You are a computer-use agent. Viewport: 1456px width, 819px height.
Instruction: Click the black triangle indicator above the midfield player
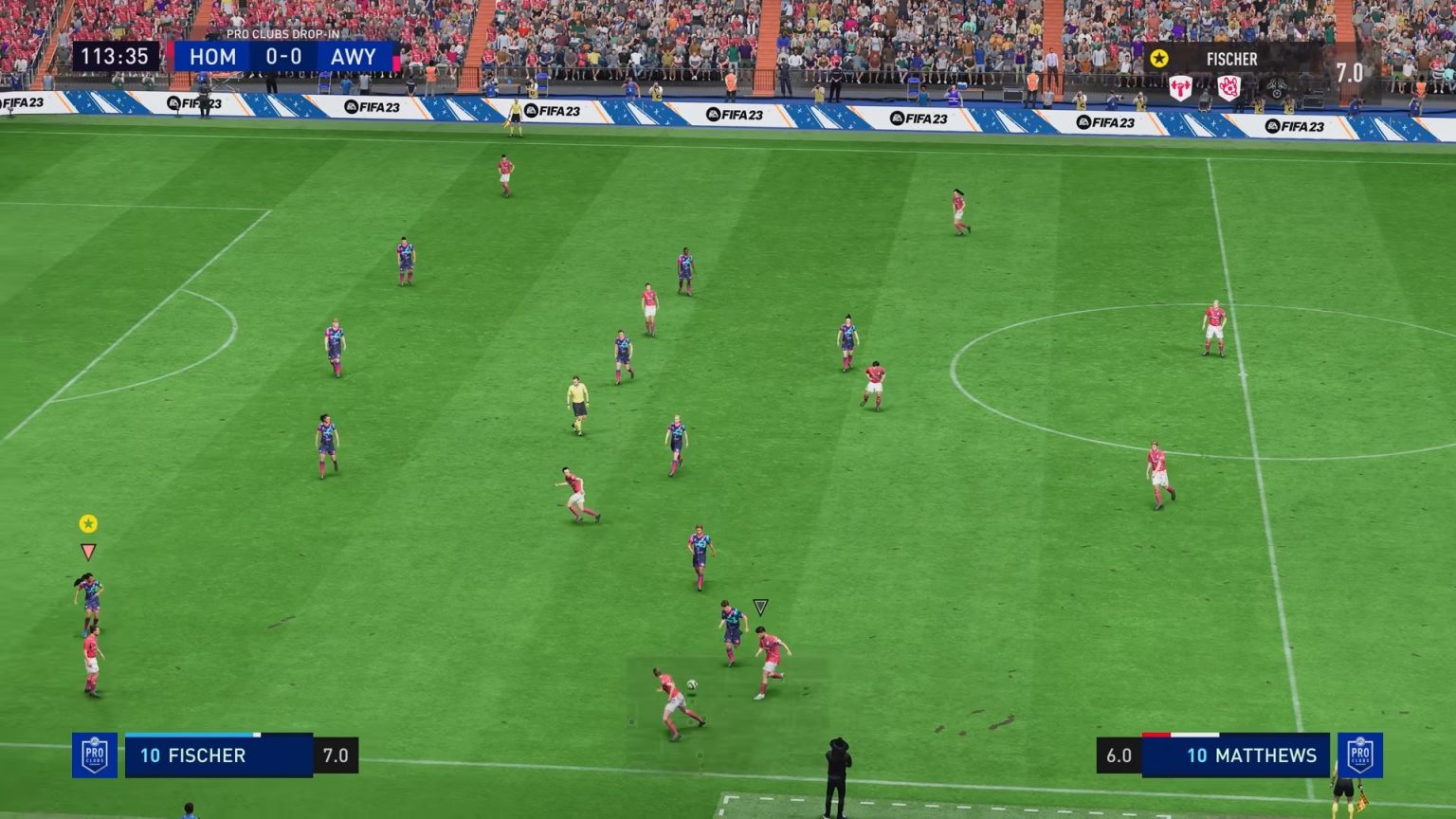coord(758,607)
